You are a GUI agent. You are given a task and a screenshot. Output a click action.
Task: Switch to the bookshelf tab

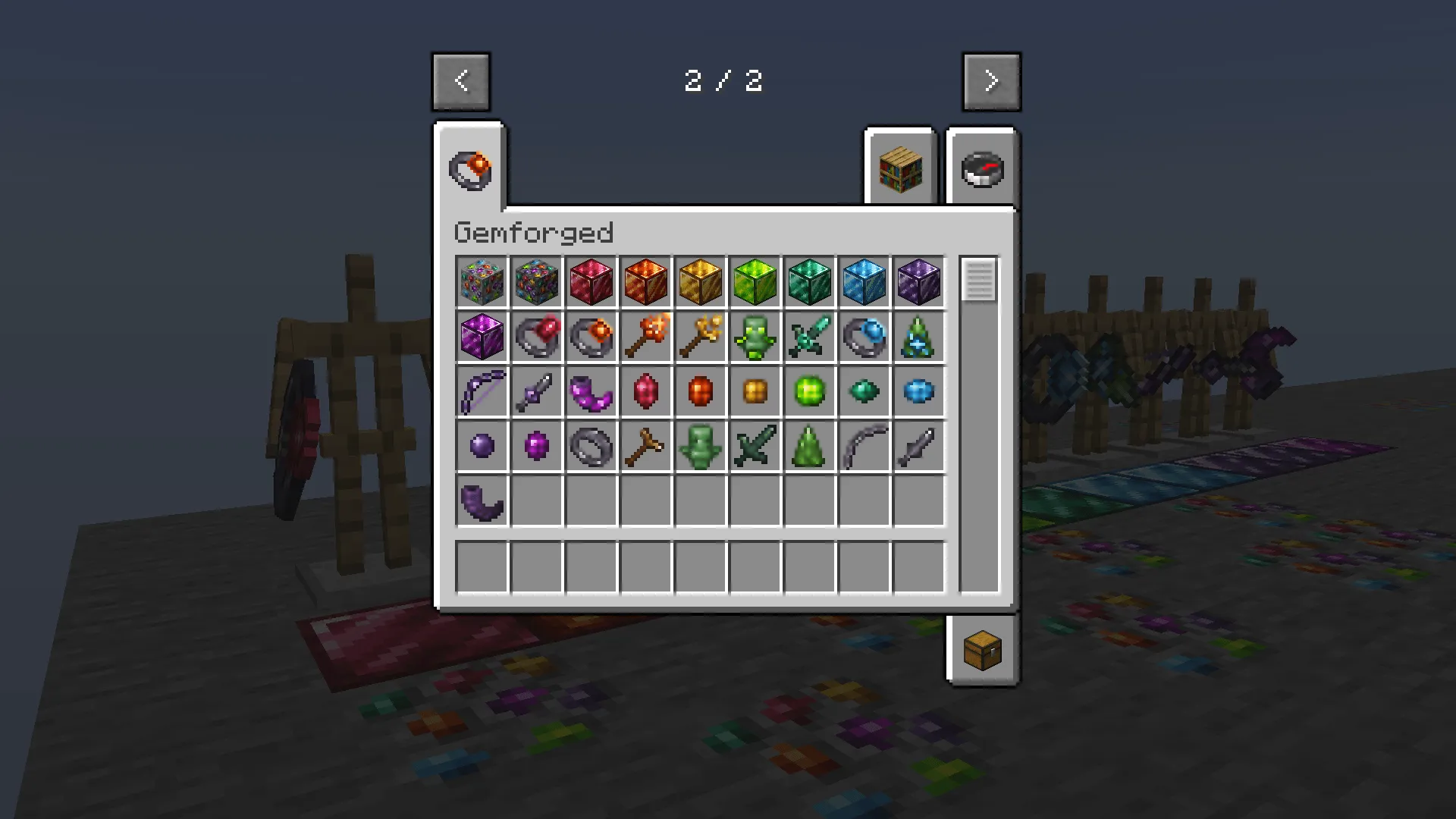900,168
